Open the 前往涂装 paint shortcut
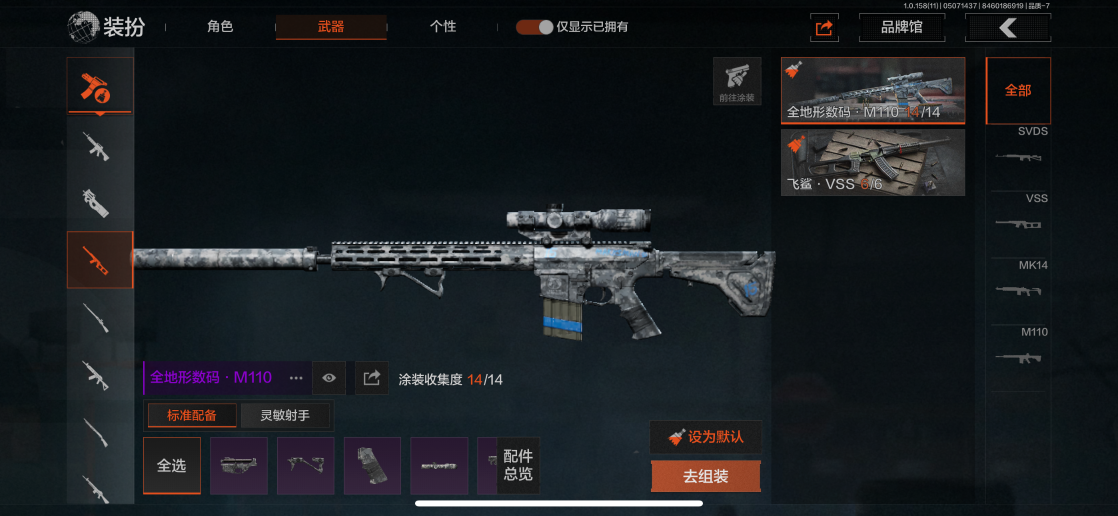Image resolution: width=1118 pixels, height=516 pixels. pyautogui.click(x=736, y=81)
